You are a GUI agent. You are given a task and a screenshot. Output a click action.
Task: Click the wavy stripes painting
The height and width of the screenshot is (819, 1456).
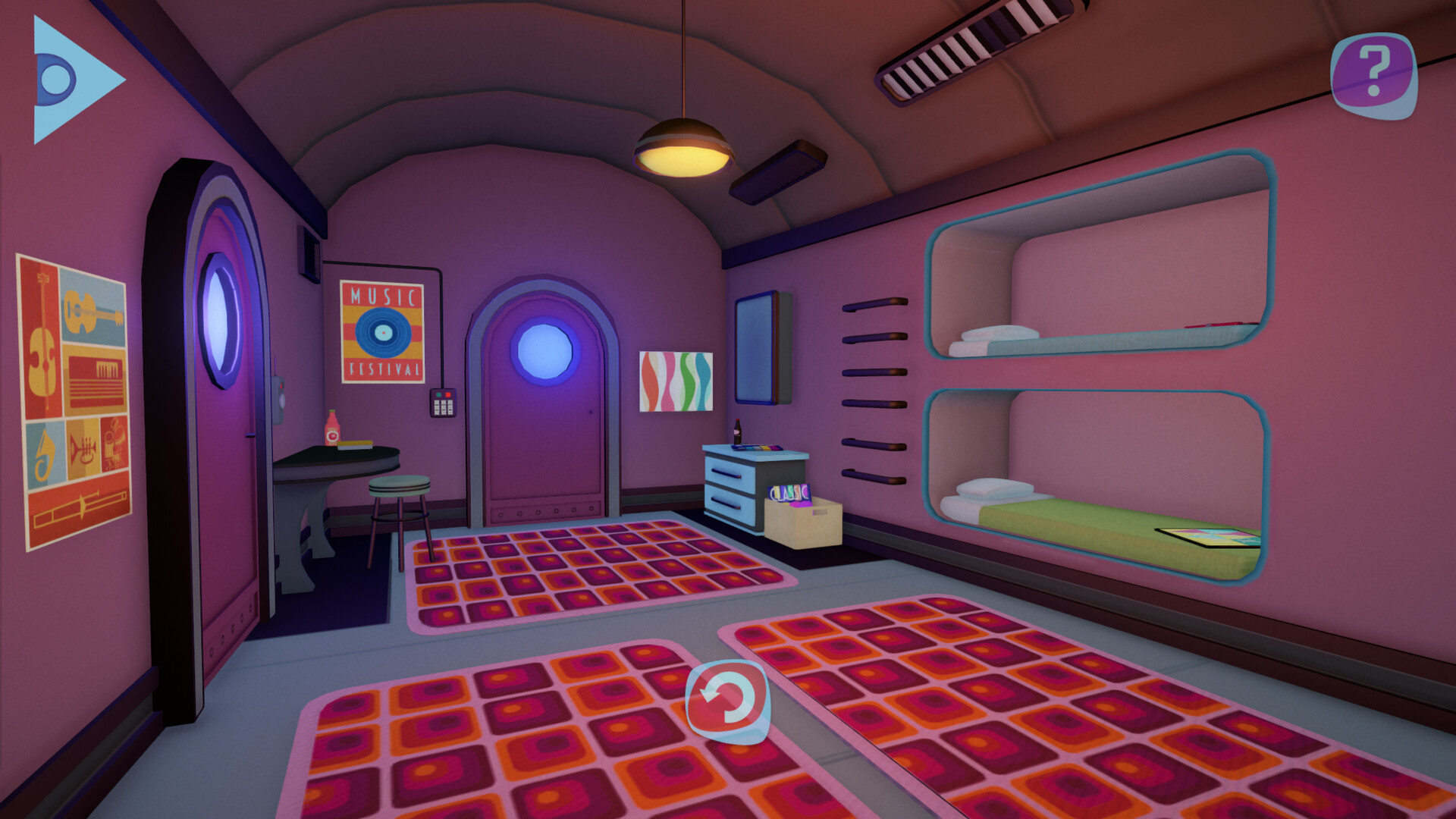(x=677, y=379)
